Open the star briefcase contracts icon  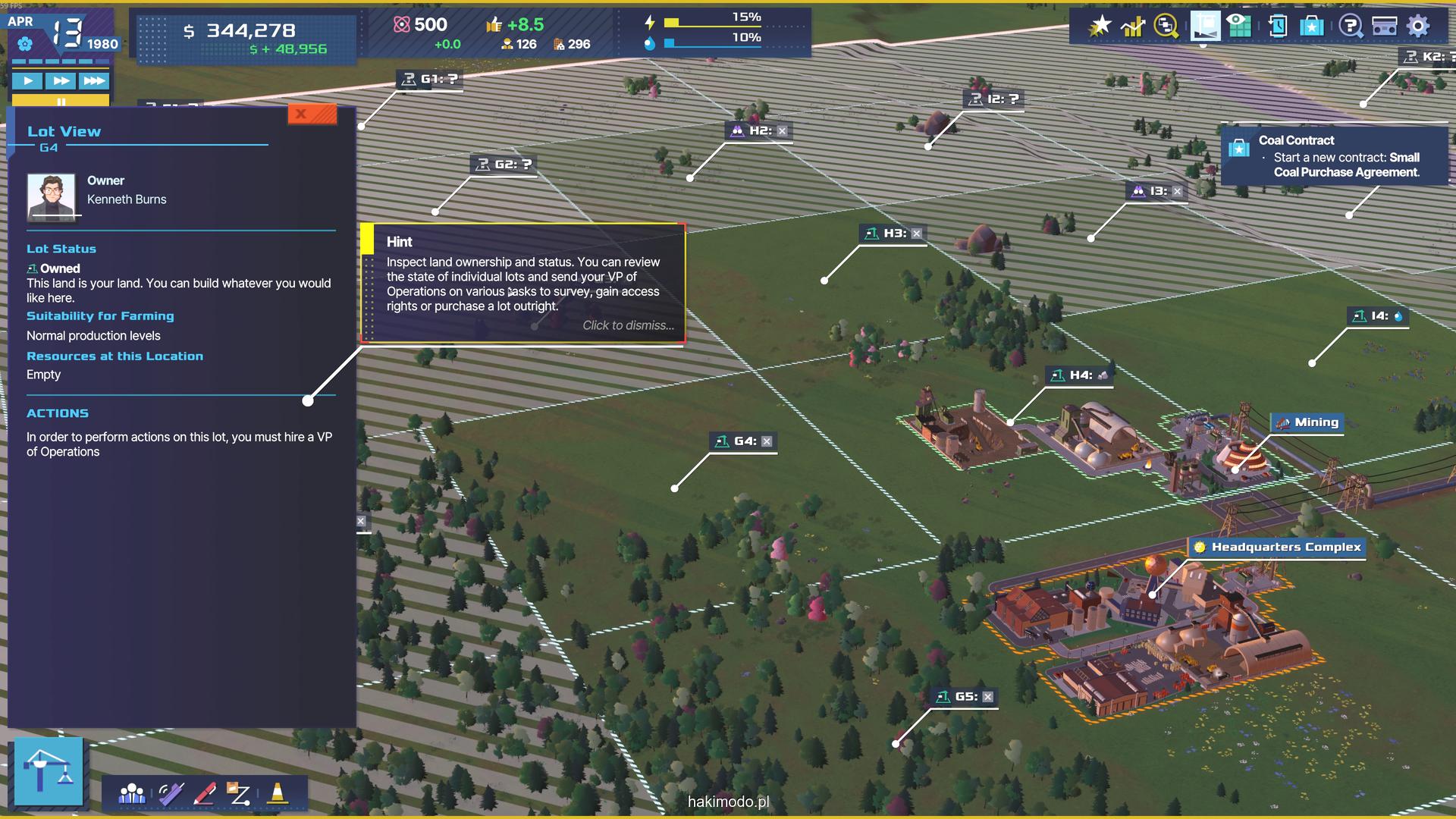[x=1312, y=27]
